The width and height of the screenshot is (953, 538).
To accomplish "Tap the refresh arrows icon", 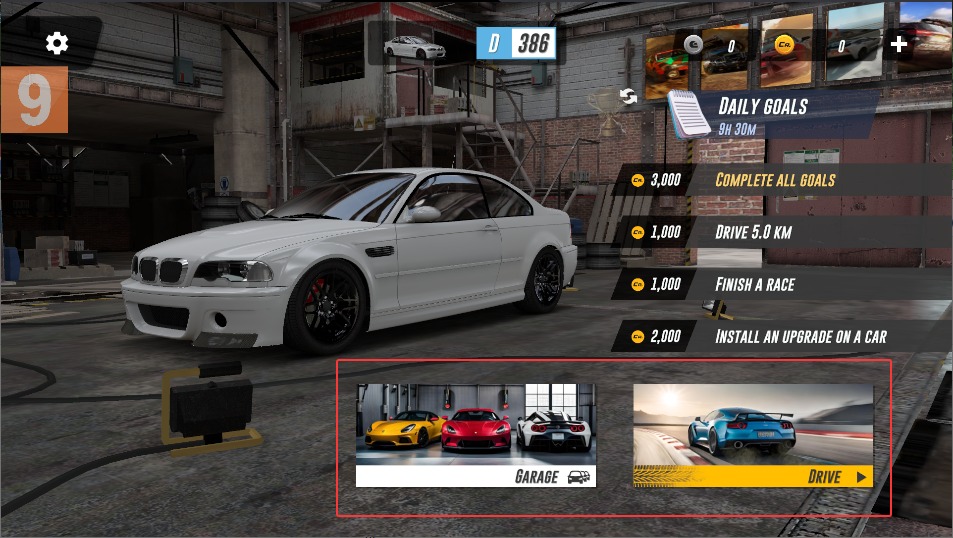I will point(629,96).
